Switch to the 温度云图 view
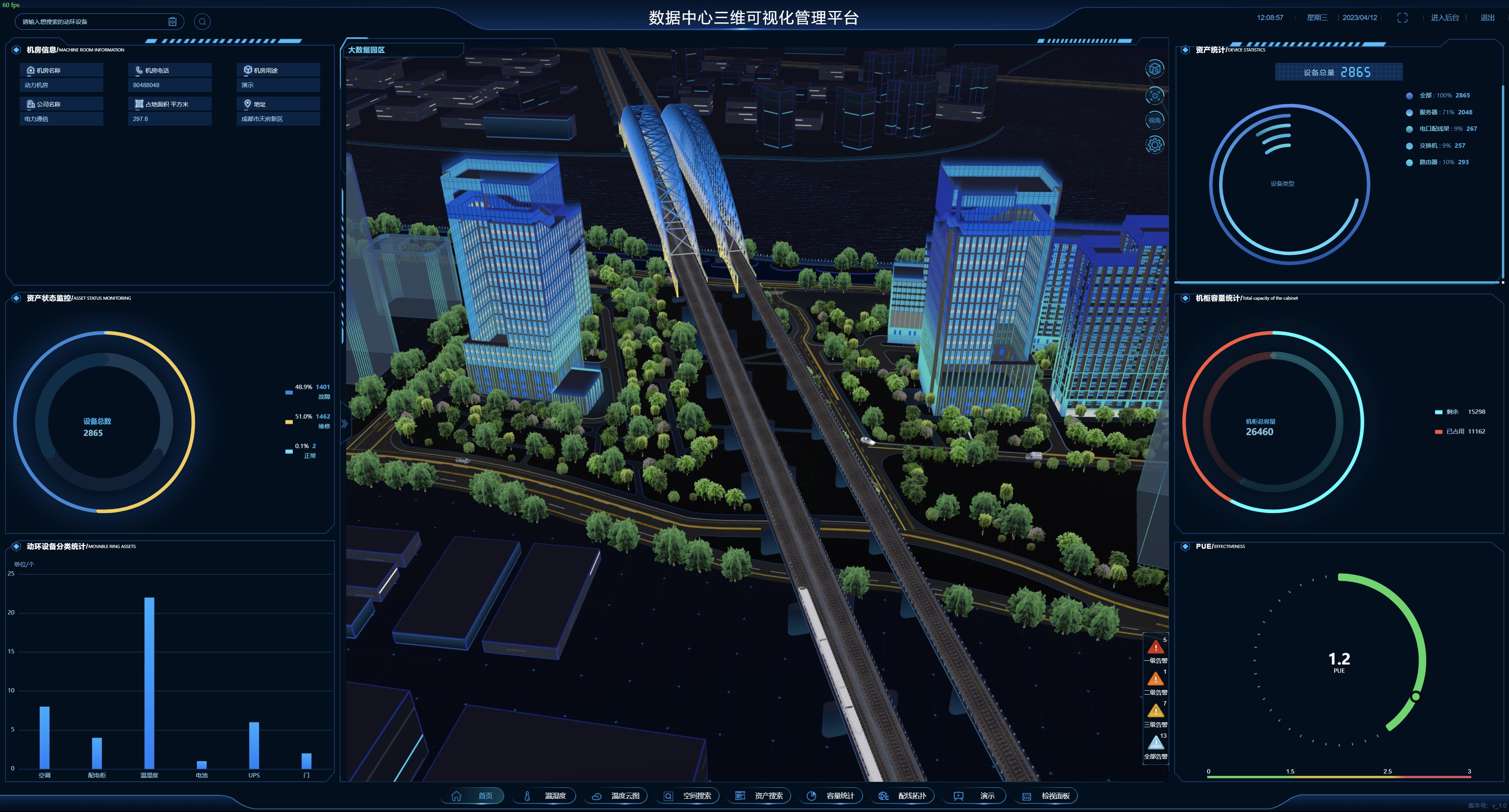Image resolution: width=1509 pixels, height=812 pixels. 617,796
